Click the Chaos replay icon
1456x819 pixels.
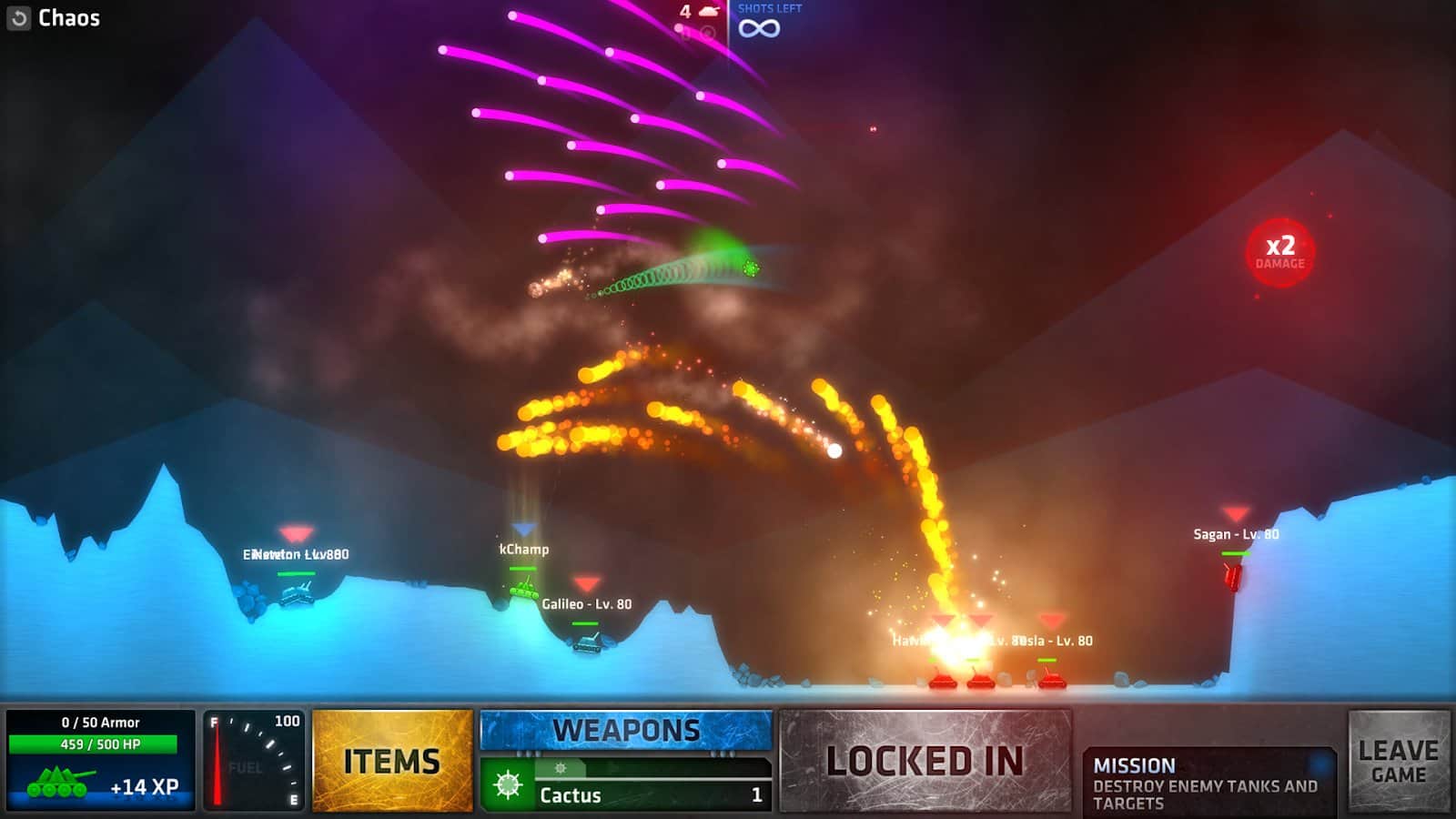point(19,18)
